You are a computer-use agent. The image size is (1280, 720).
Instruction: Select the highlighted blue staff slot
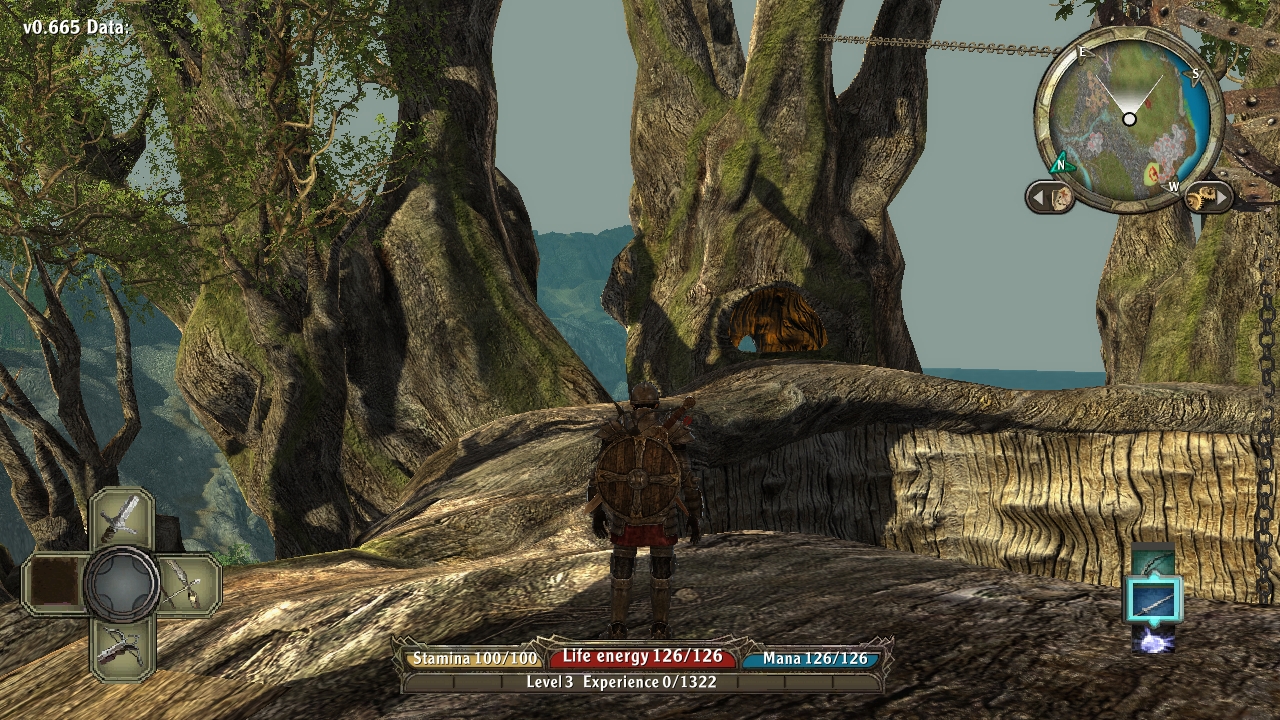pos(1153,600)
